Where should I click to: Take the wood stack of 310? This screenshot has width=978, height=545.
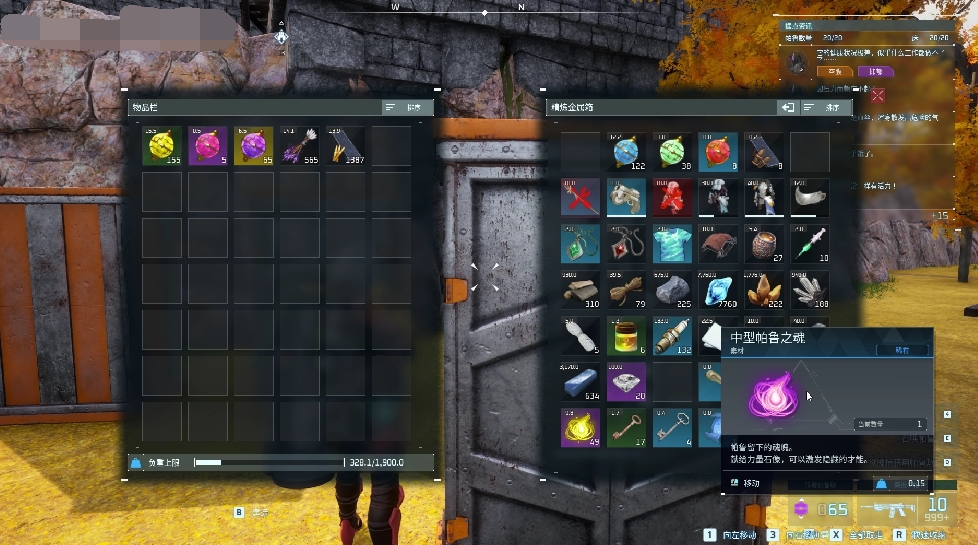point(580,290)
